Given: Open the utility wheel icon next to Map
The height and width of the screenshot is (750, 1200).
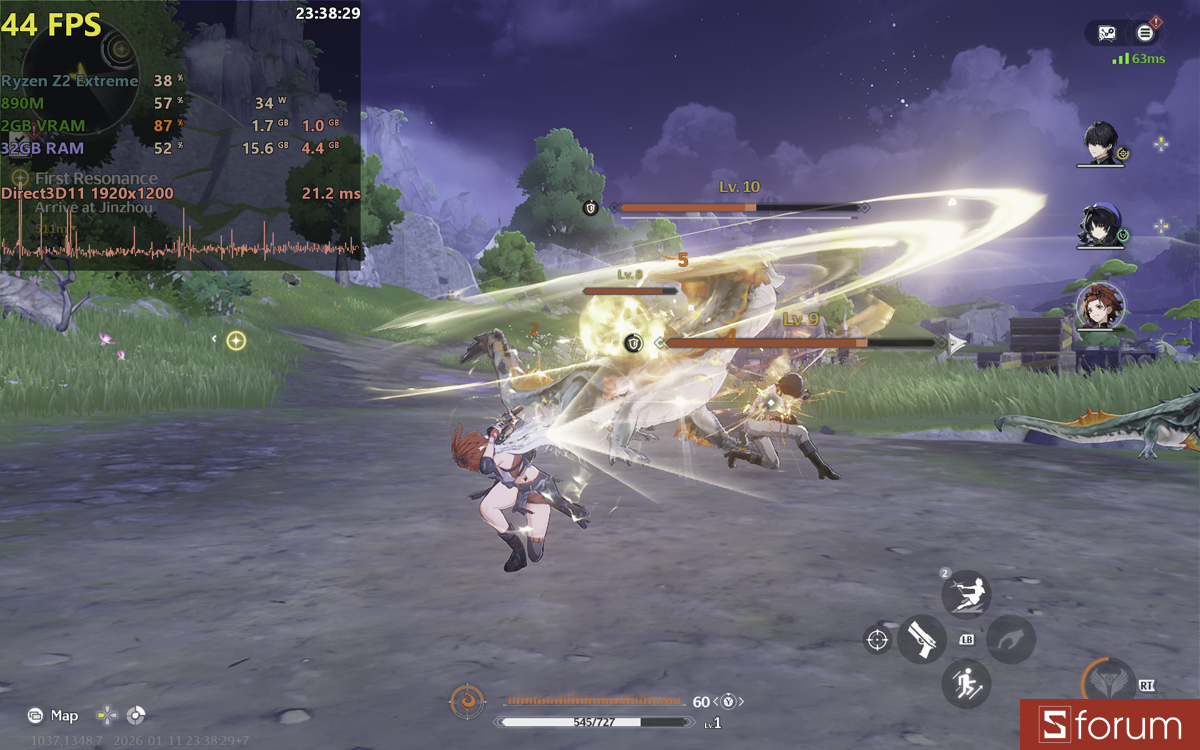Looking at the screenshot, I should click(136, 715).
